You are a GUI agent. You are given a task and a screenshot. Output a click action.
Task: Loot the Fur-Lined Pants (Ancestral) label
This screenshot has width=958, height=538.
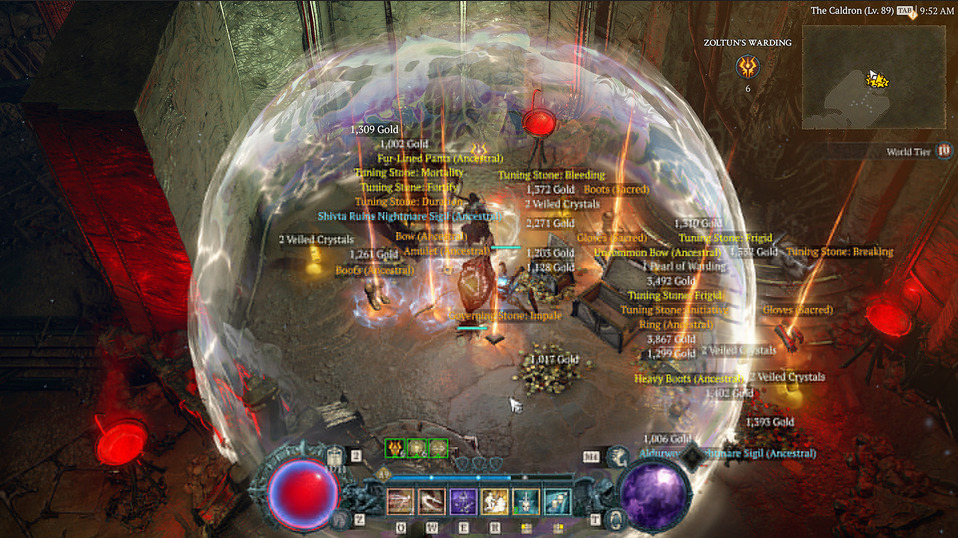tap(439, 158)
